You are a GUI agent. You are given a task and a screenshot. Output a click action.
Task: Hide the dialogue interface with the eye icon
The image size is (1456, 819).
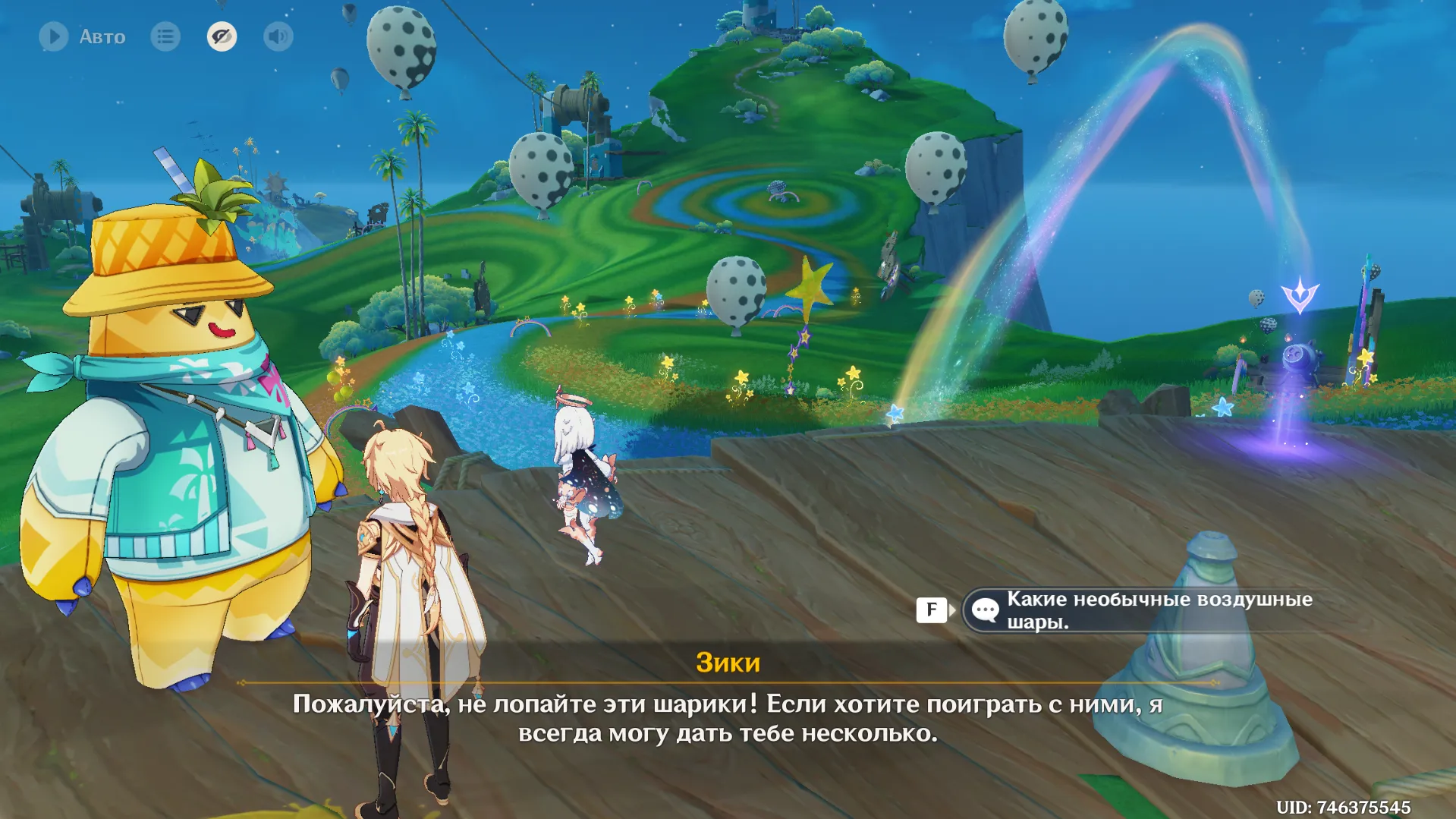point(222,36)
